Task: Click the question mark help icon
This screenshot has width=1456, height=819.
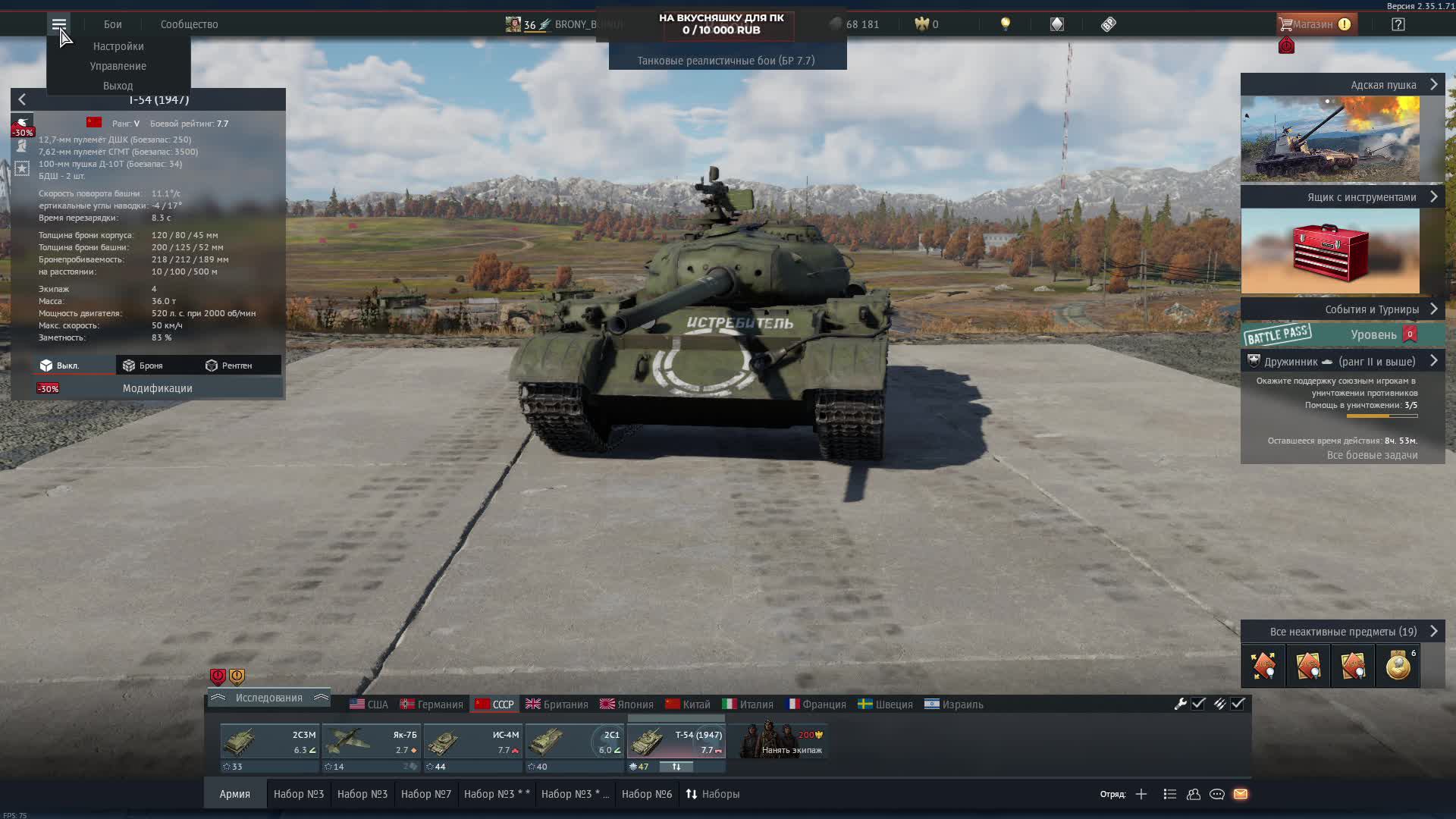Action: [1398, 24]
